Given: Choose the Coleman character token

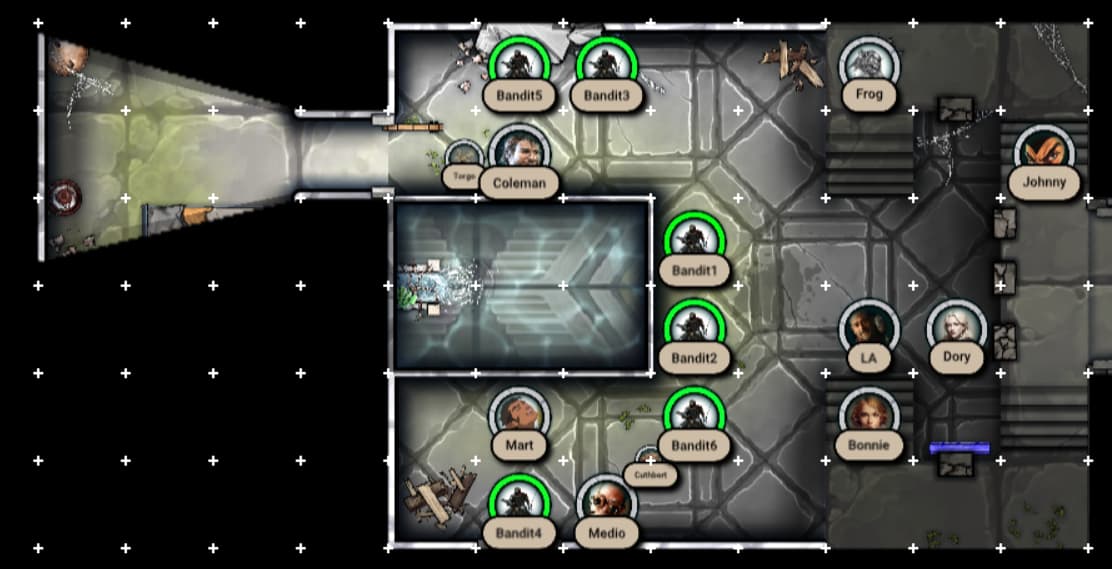Looking at the screenshot, I should tap(519, 154).
